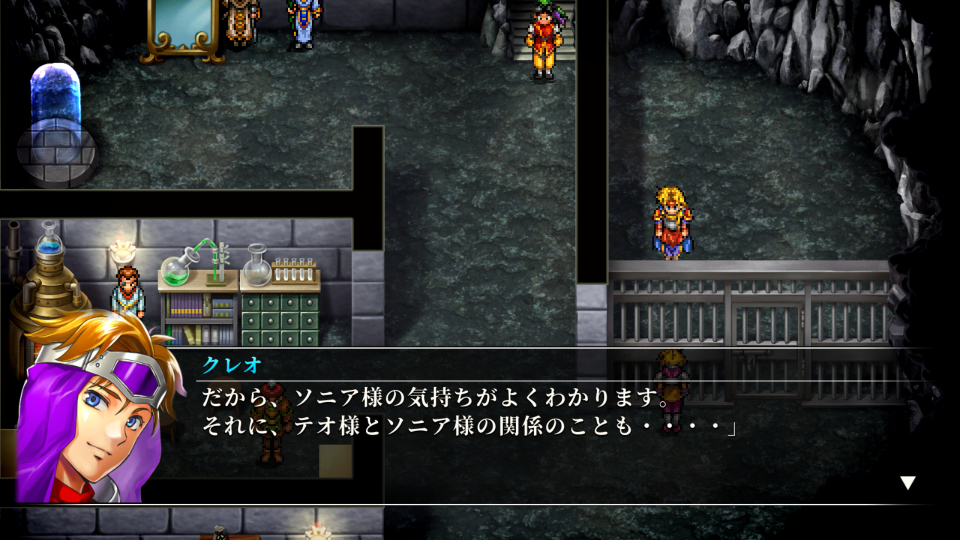Viewport: 960px width, 540px height.
Task: Advance dialogue with the white arrow indicator
Action: tap(907, 482)
